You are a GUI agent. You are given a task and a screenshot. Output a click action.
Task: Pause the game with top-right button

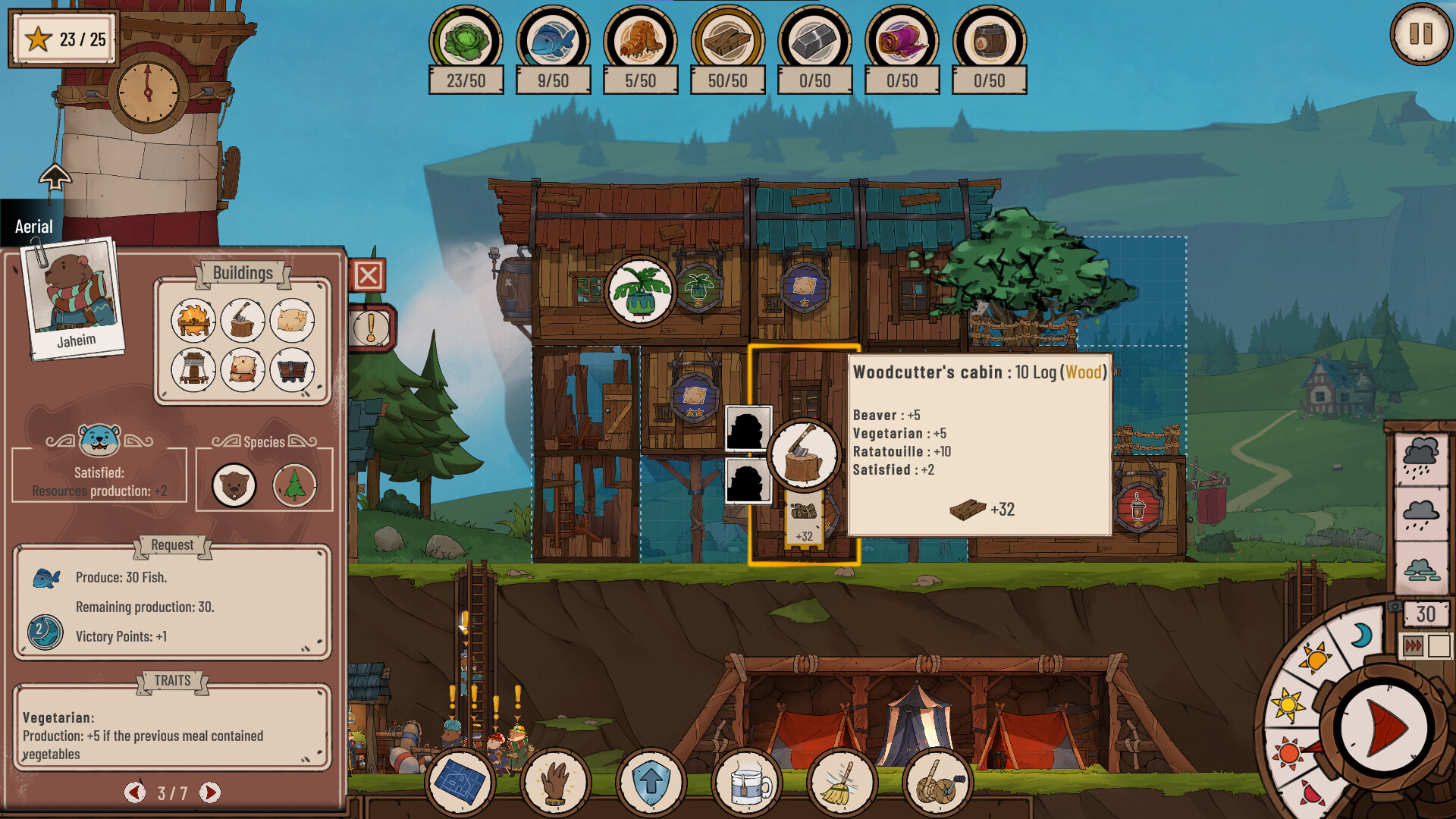[1422, 33]
